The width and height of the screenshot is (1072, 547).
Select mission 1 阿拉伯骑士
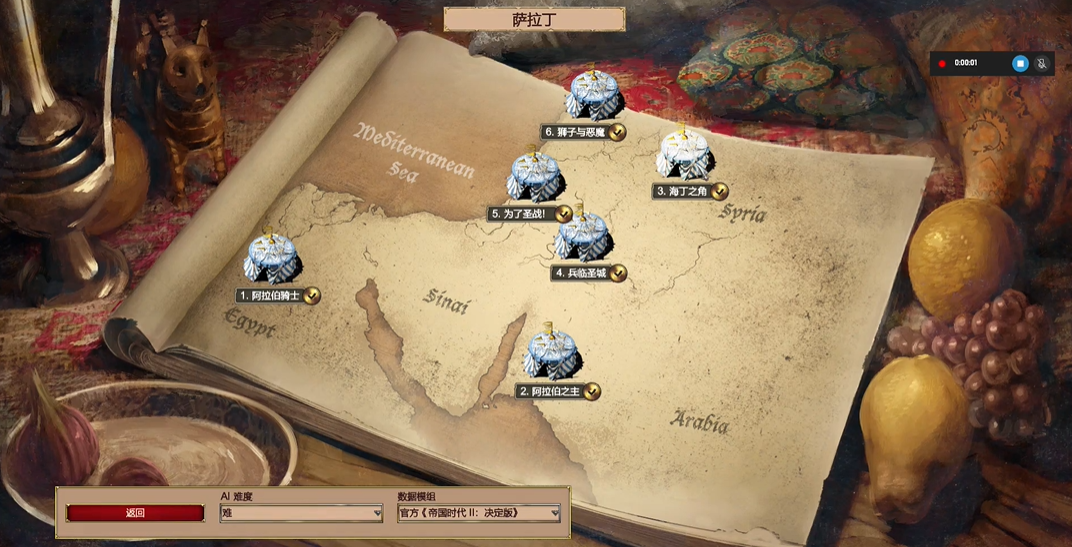pyautogui.click(x=271, y=260)
